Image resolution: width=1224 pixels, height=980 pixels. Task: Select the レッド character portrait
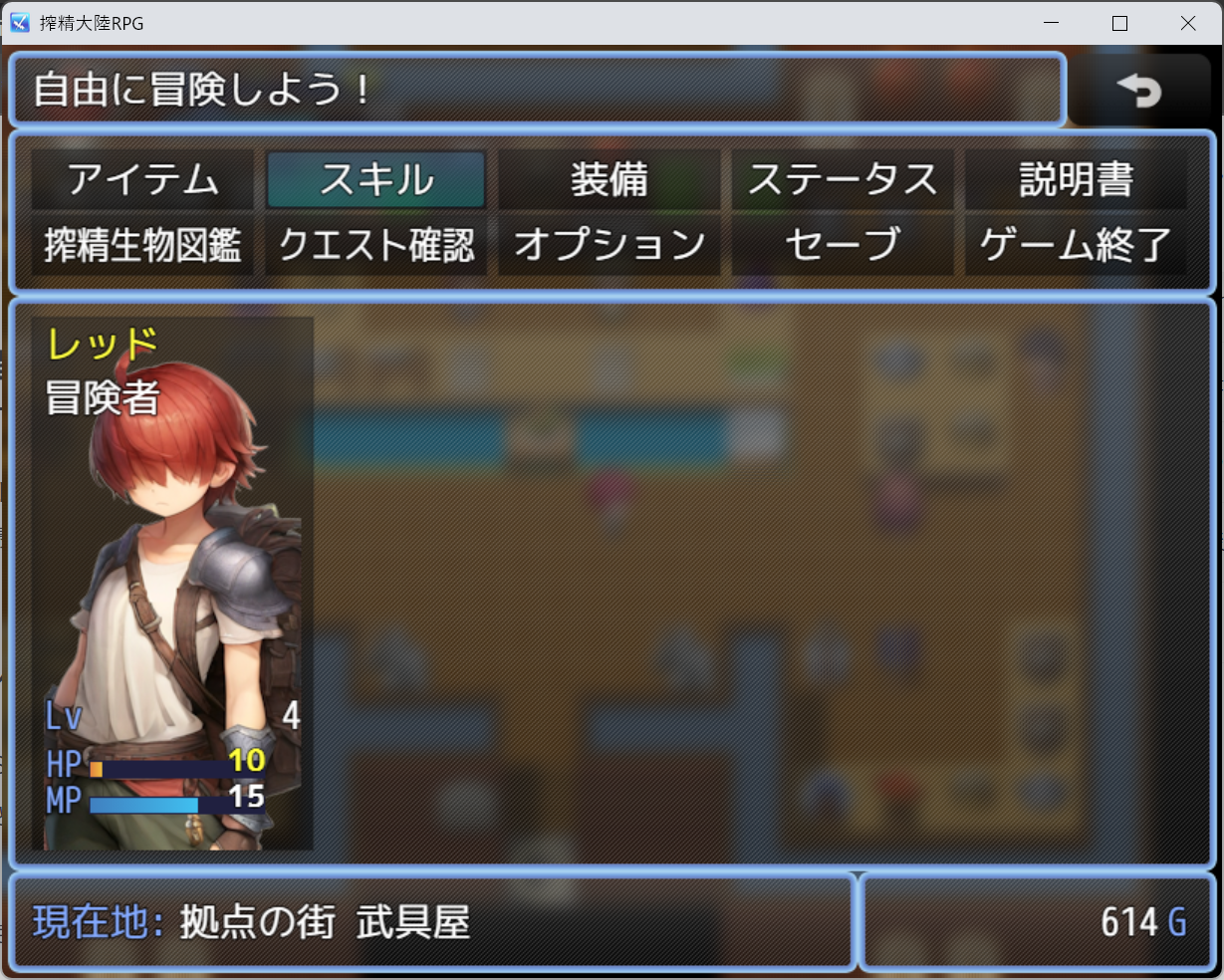pos(172,584)
